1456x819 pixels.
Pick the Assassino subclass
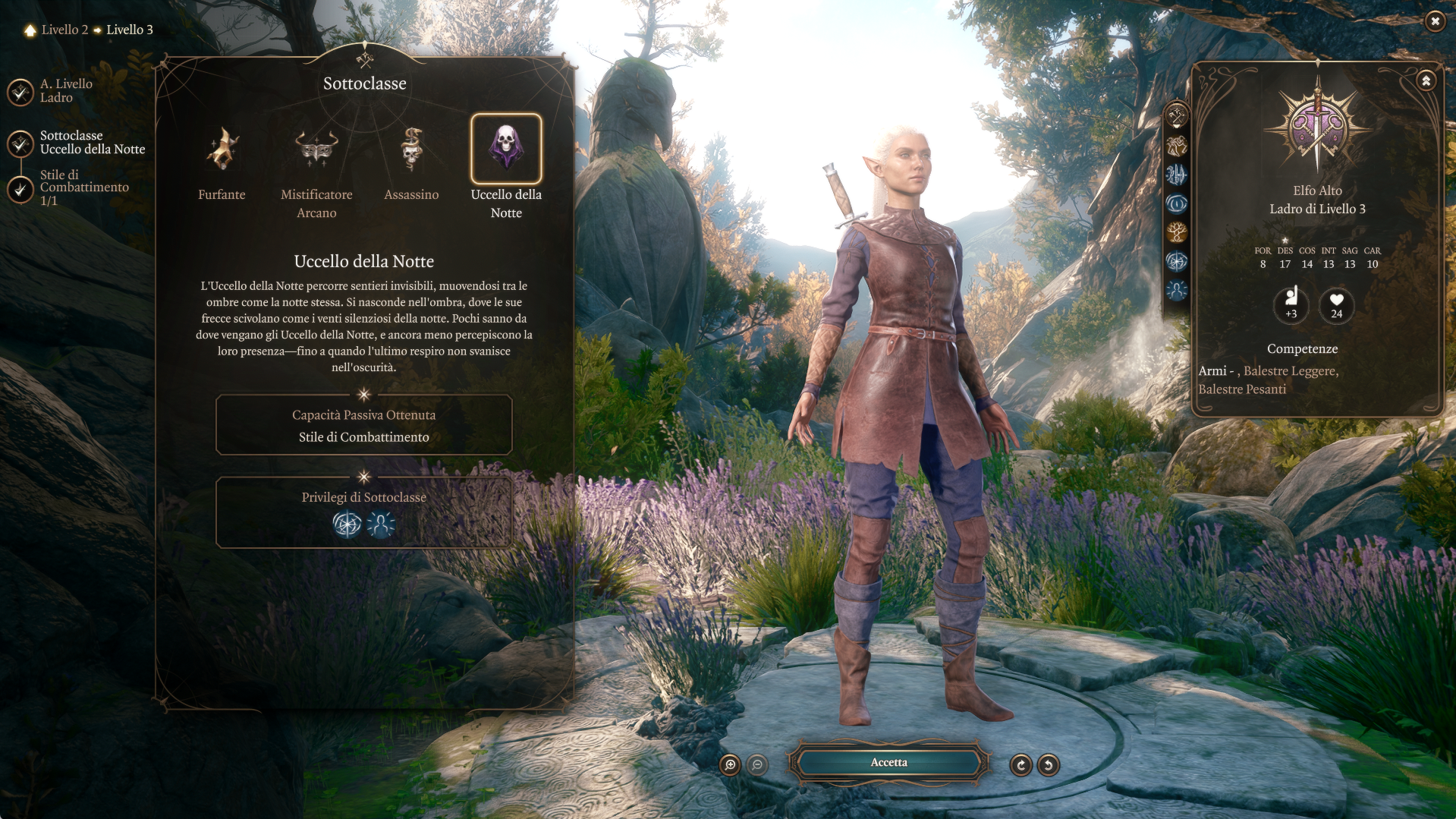[x=411, y=150]
